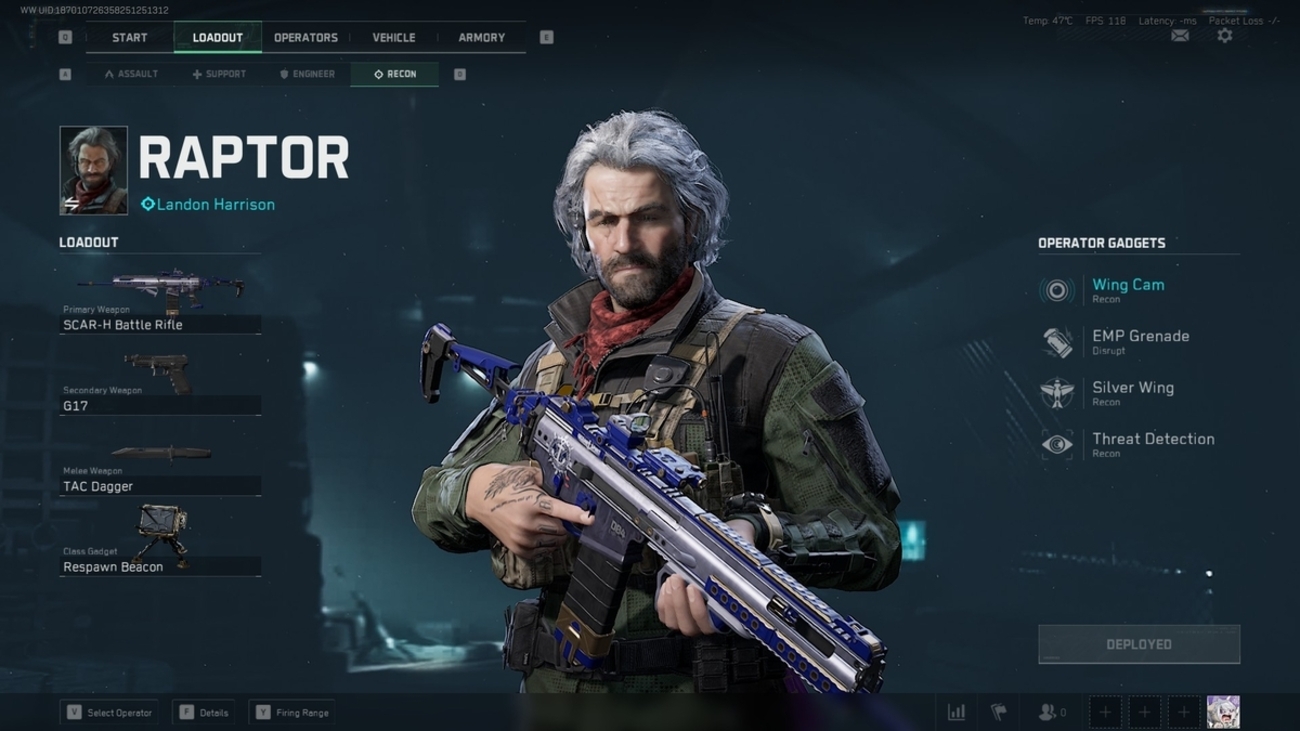Choose the Support class
The image size is (1300, 731).
point(219,74)
